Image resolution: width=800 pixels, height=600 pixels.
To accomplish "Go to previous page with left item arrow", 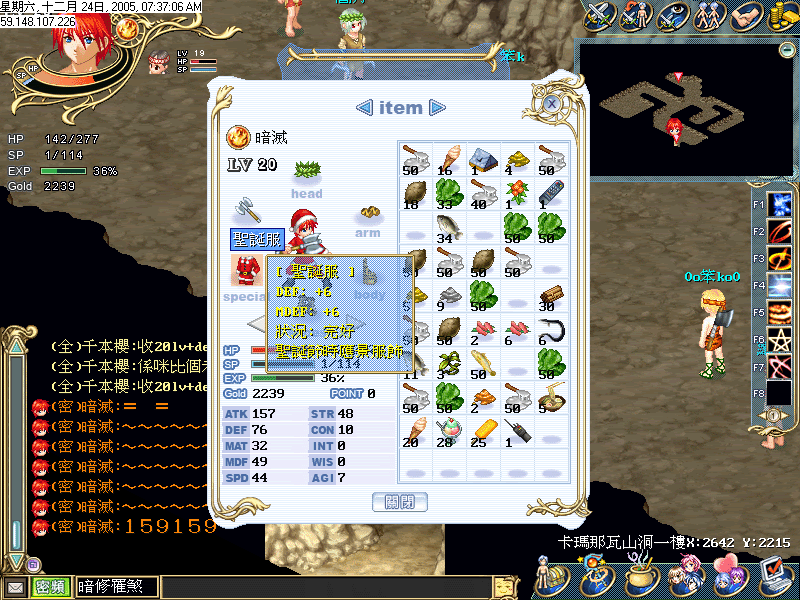I will (365, 108).
